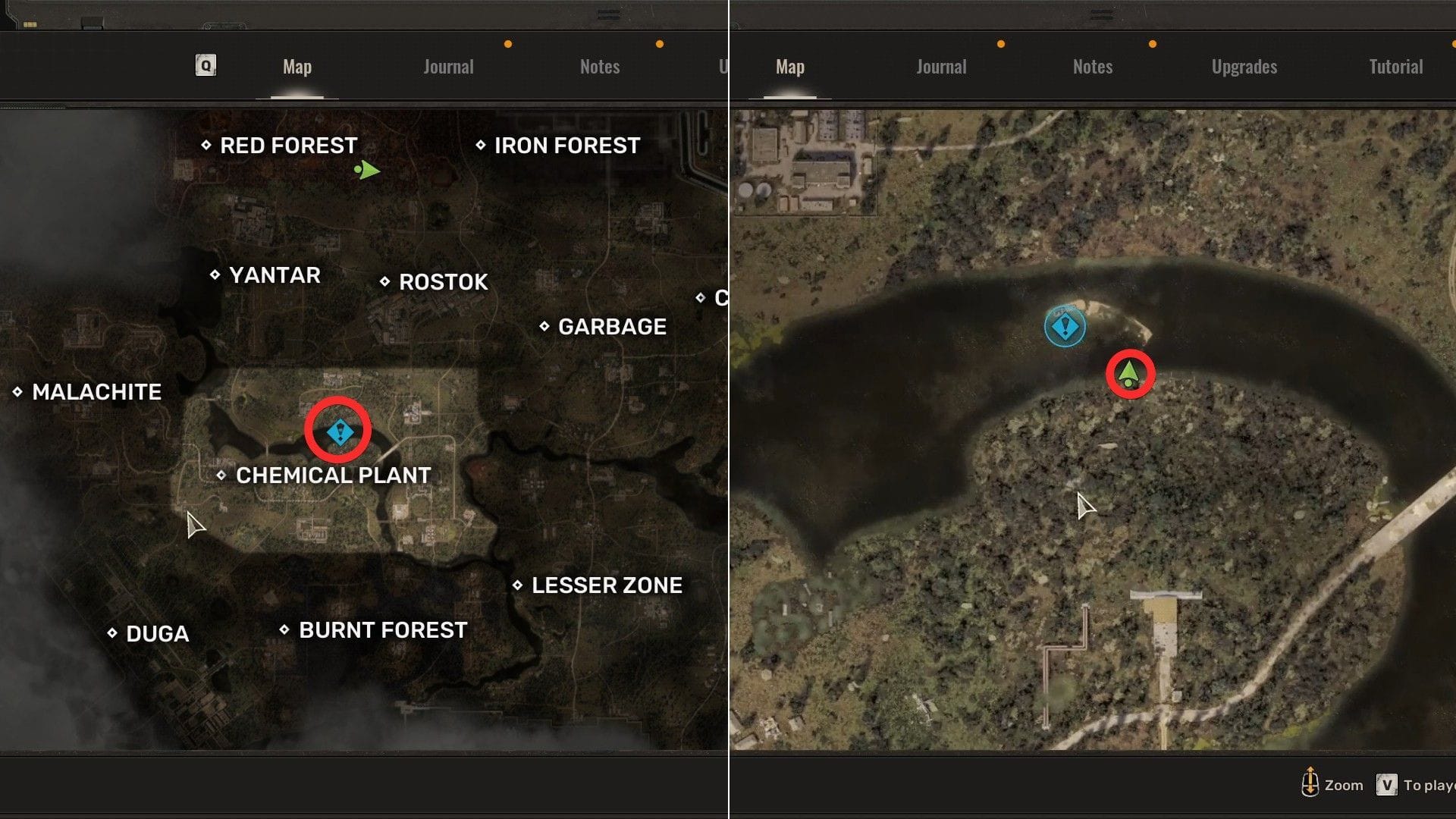Viewport: 1456px width, 819px height.
Task: Click the Duga location diamond
Action: click(111, 633)
